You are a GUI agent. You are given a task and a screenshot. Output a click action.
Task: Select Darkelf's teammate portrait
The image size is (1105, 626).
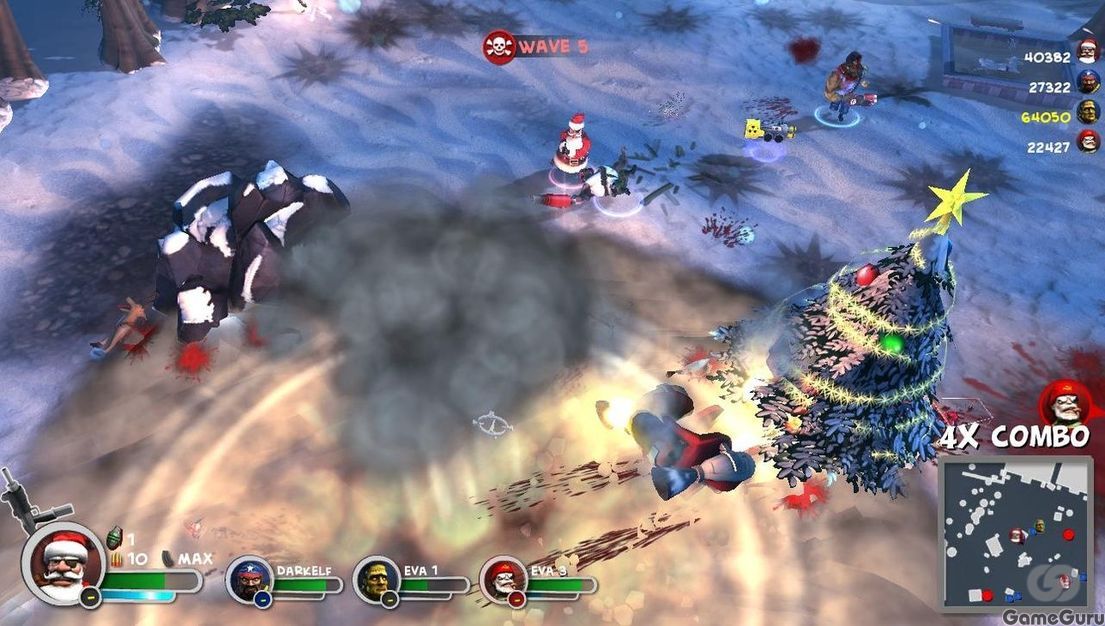coord(249,580)
